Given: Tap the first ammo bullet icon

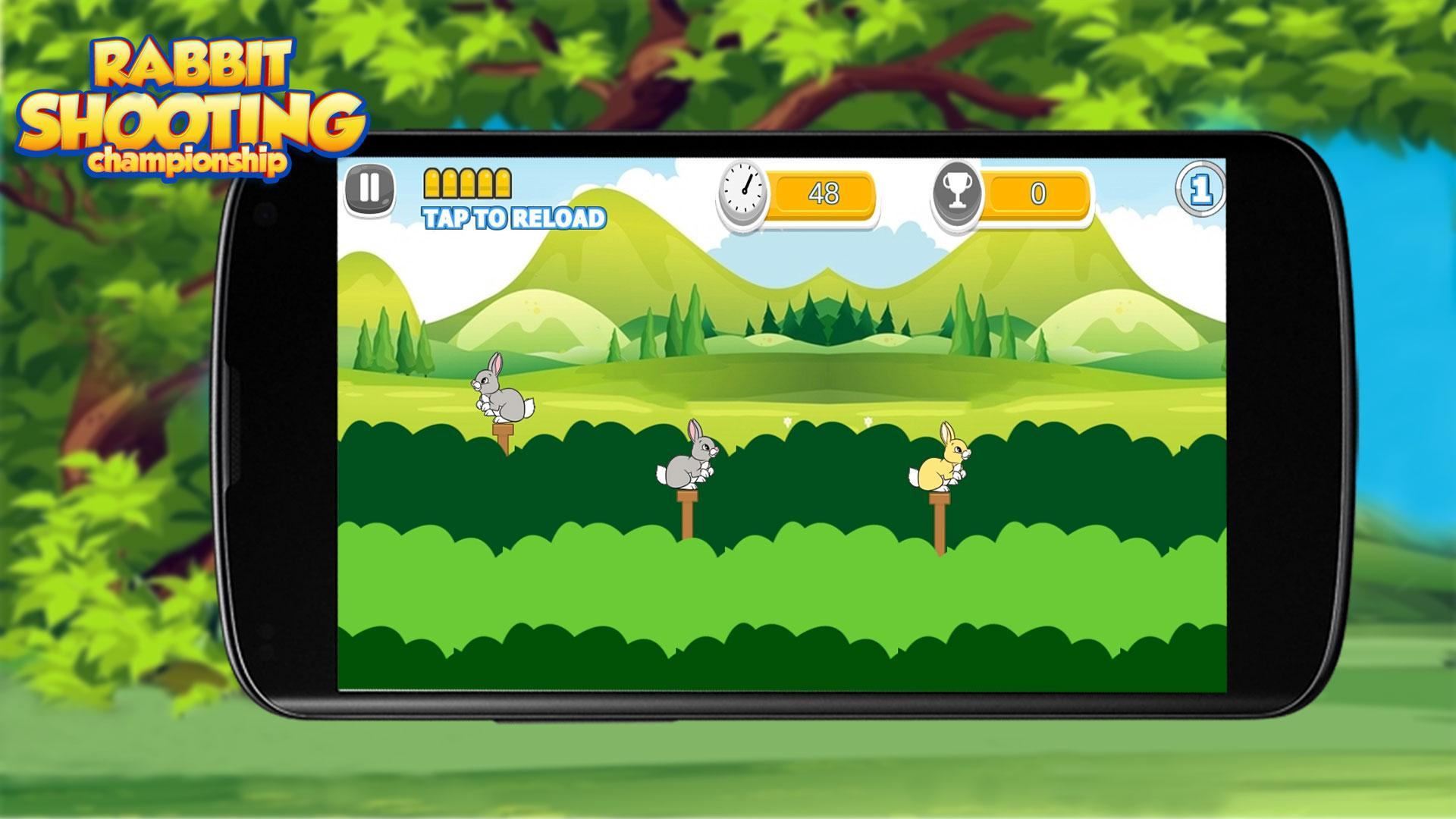Looking at the screenshot, I should coord(434,182).
